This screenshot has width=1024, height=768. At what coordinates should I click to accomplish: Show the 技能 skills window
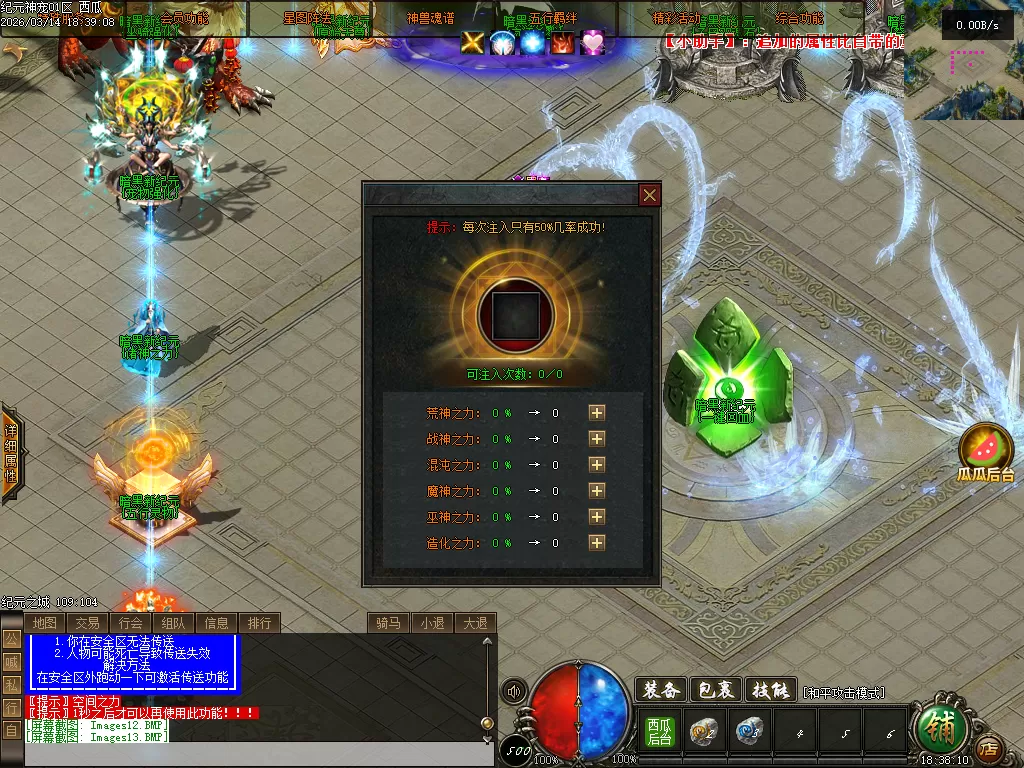point(771,689)
